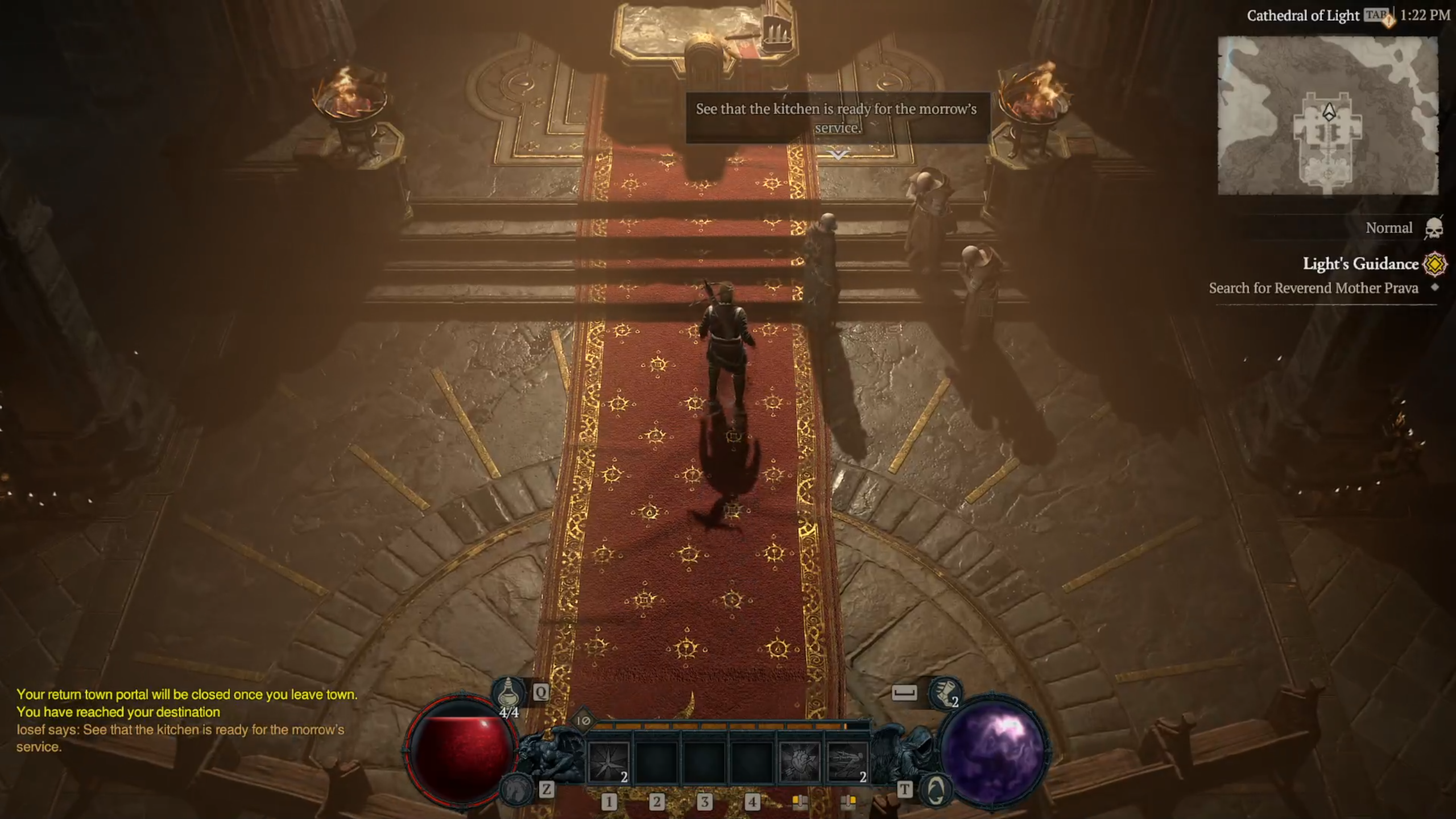Screen dimensions: 1456x819
Task: Click the Normal difficulty skull icon
Action: (1434, 229)
